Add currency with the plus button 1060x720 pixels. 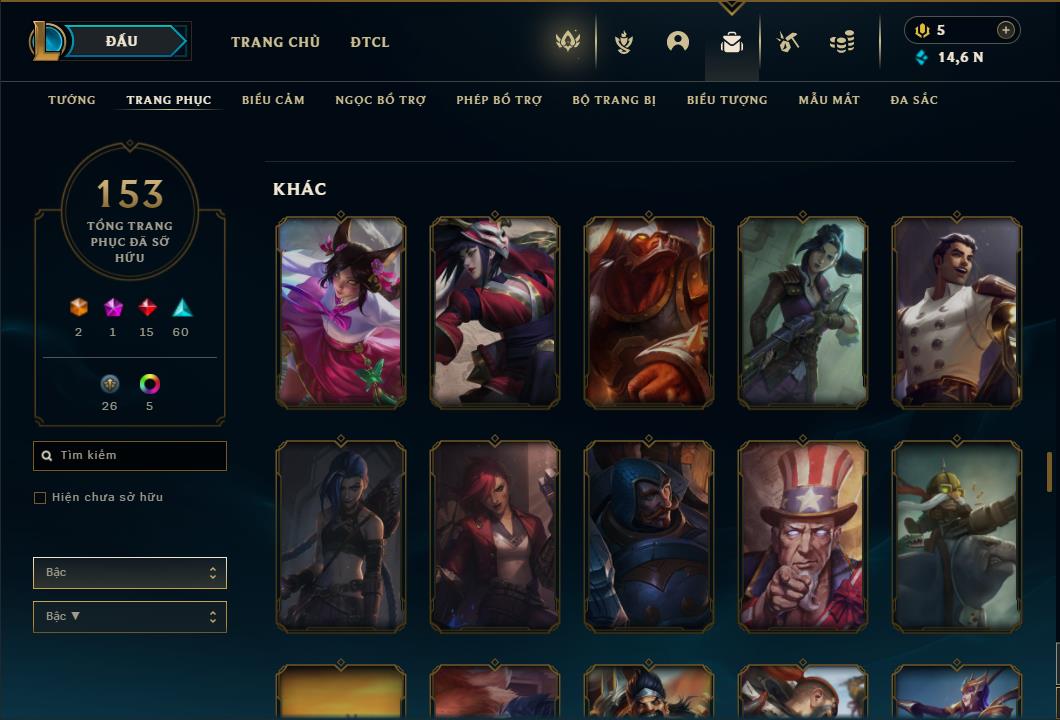click(1006, 30)
